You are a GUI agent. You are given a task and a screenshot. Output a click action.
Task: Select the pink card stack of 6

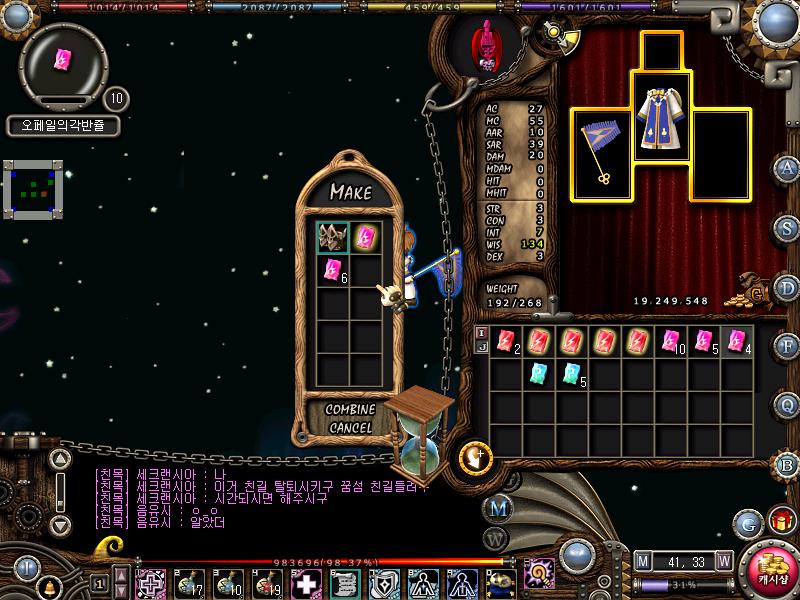pyautogui.click(x=332, y=270)
